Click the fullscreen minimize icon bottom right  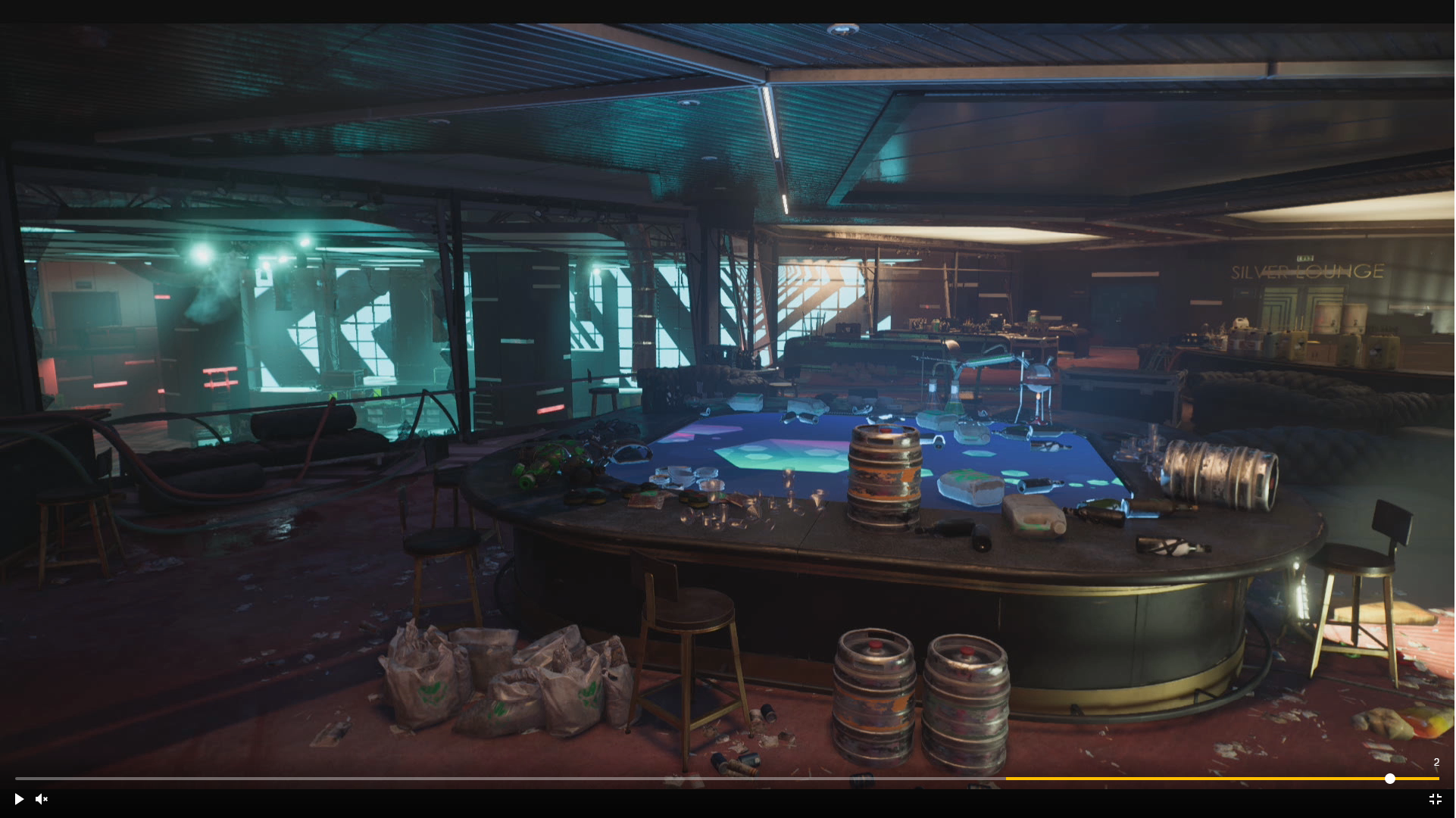point(1436,799)
